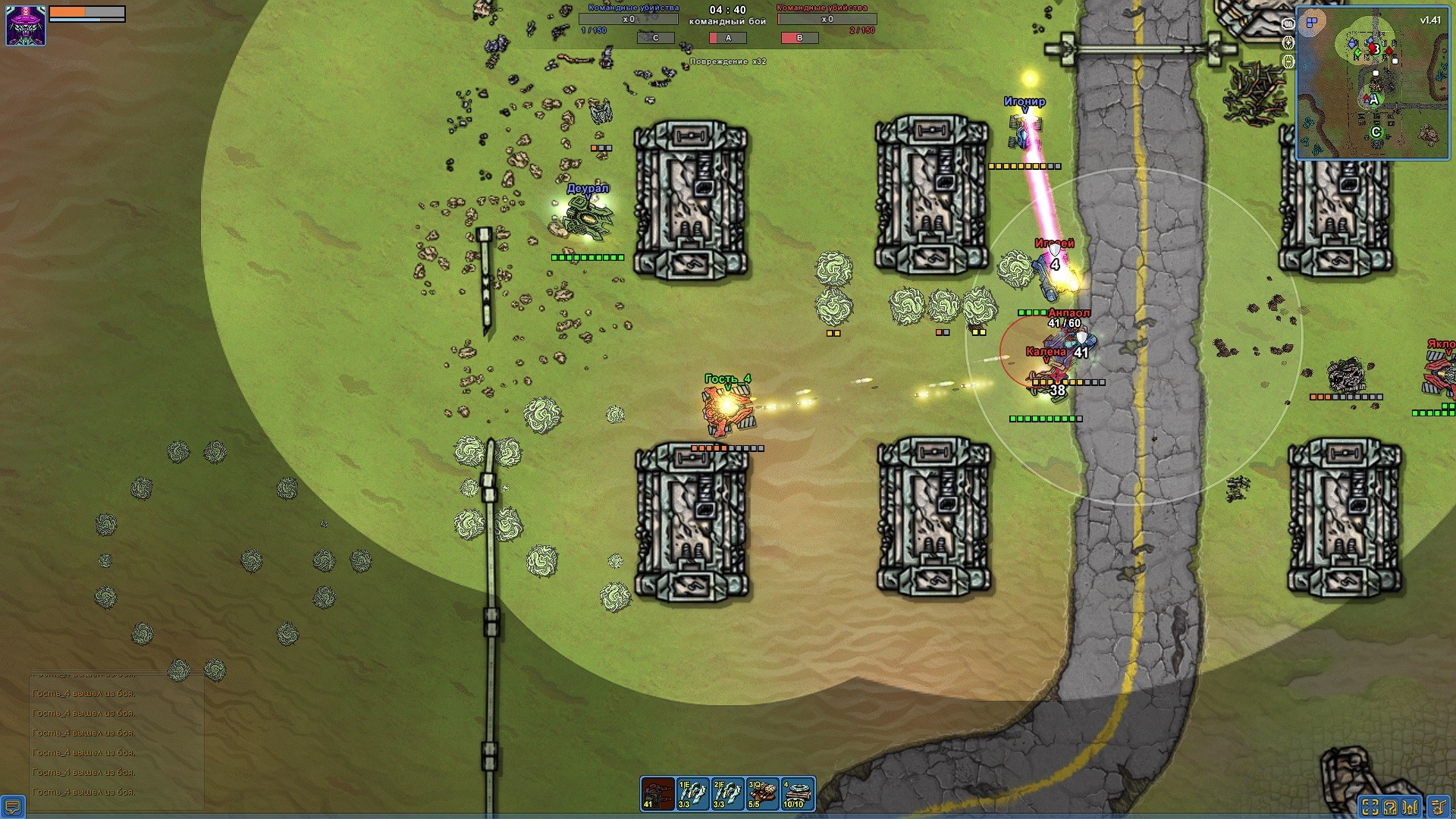
Task: Activate the ability slot labeled 1|E
Action: point(692,793)
